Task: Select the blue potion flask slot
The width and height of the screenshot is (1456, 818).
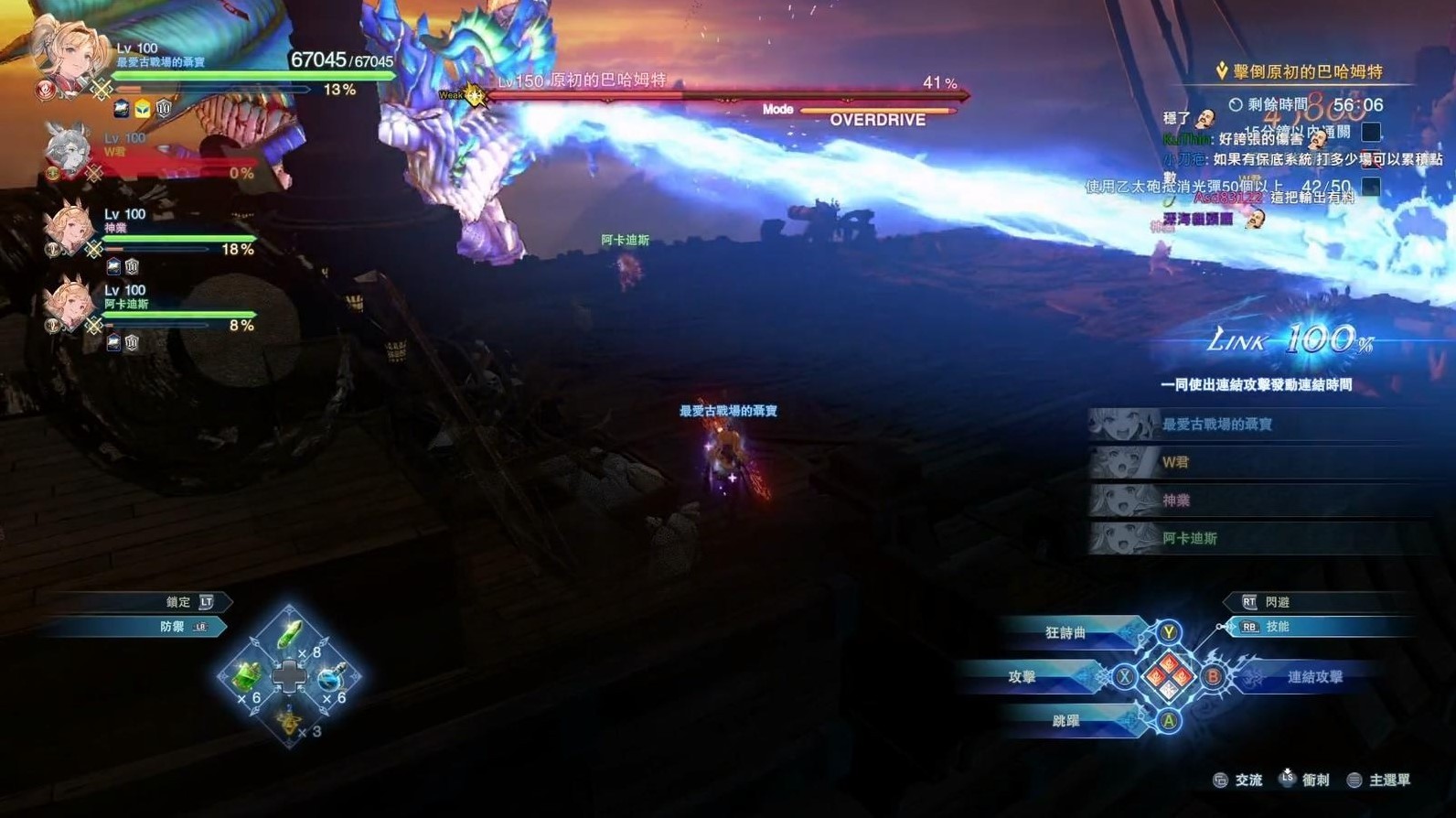Action: 332,677
